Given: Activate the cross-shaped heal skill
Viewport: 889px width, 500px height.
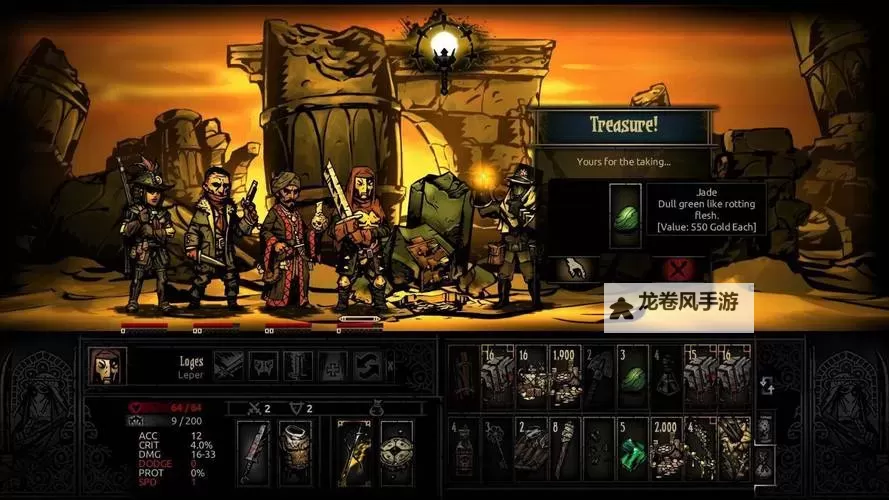Looking at the screenshot, I should click(x=331, y=366).
